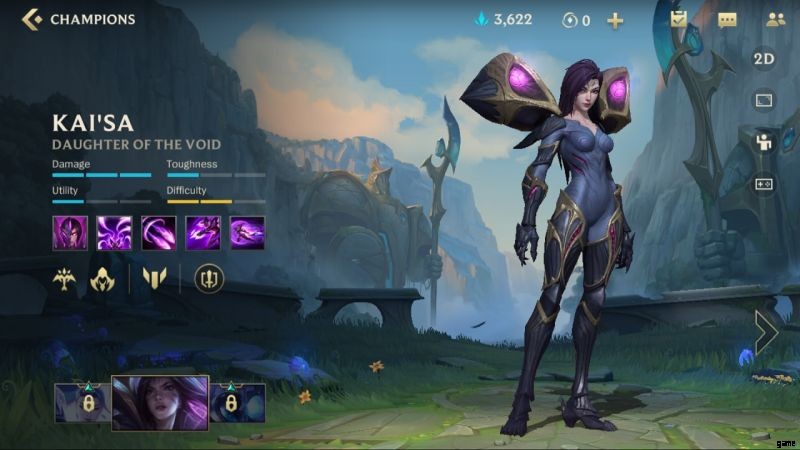Image resolution: width=800 pixels, height=450 pixels.
Task: View Kai'Sa's first ability with the masked face
Action: (70, 232)
